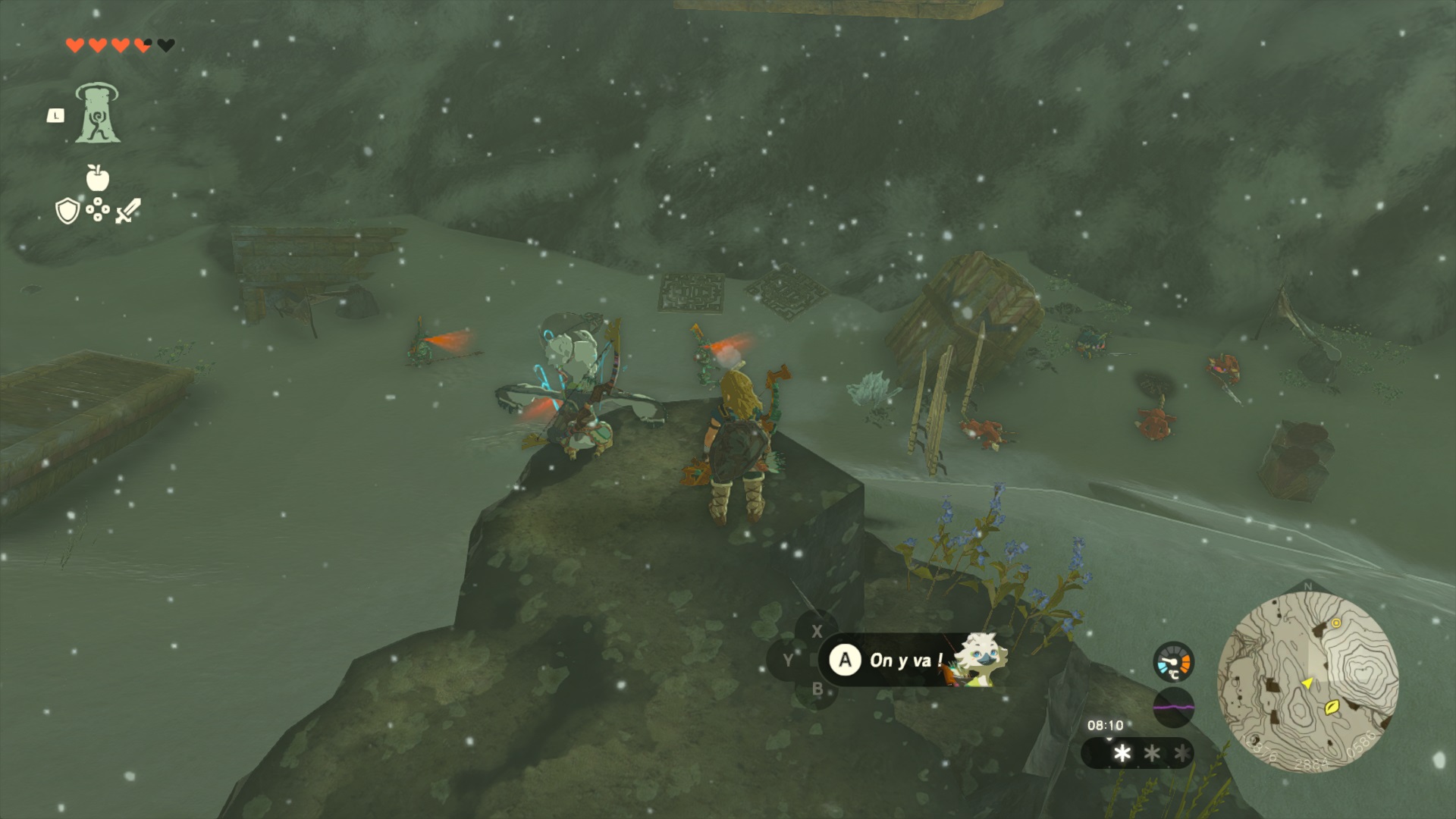This screenshot has width=1456, height=819.
Task: Select the yellow ring marker on the minimap
Action: click(x=1336, y=623)
